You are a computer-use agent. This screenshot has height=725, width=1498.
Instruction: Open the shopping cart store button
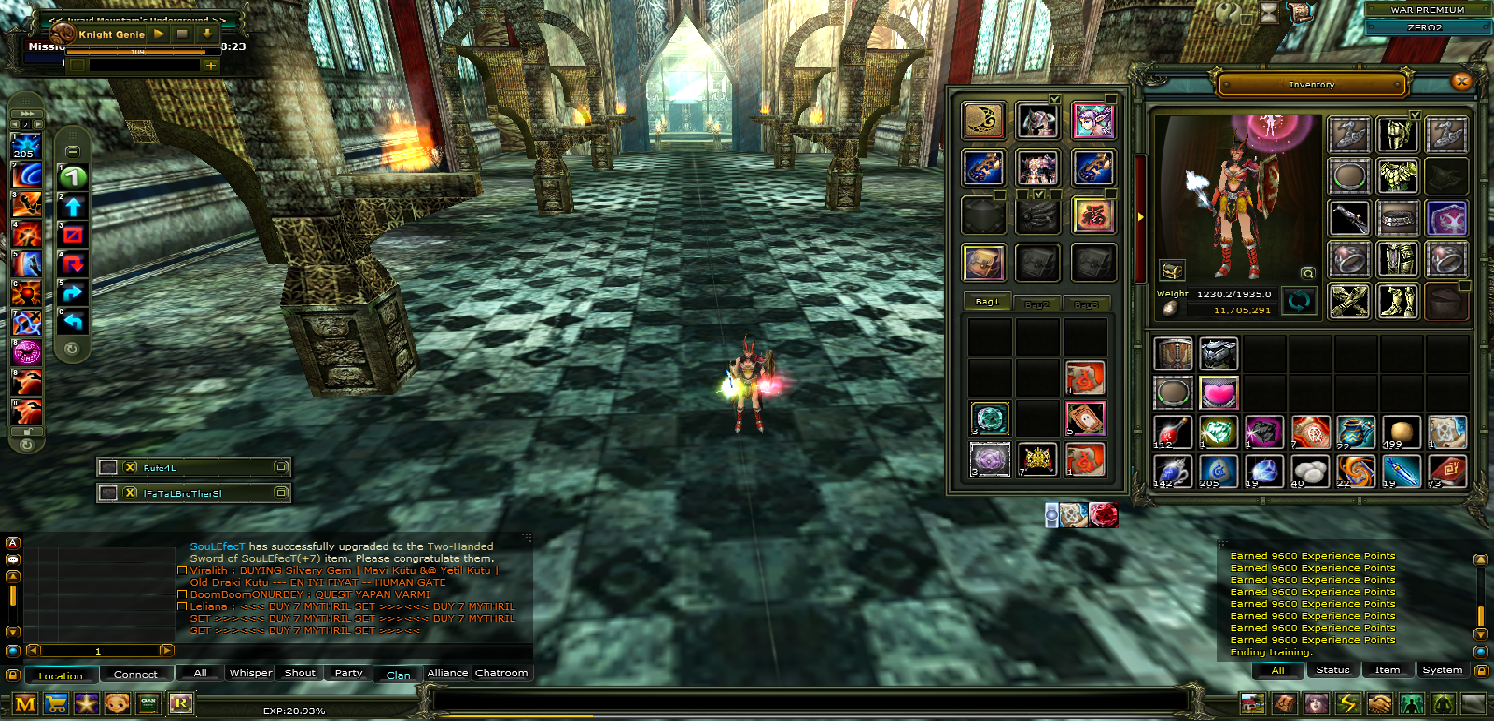58,703
